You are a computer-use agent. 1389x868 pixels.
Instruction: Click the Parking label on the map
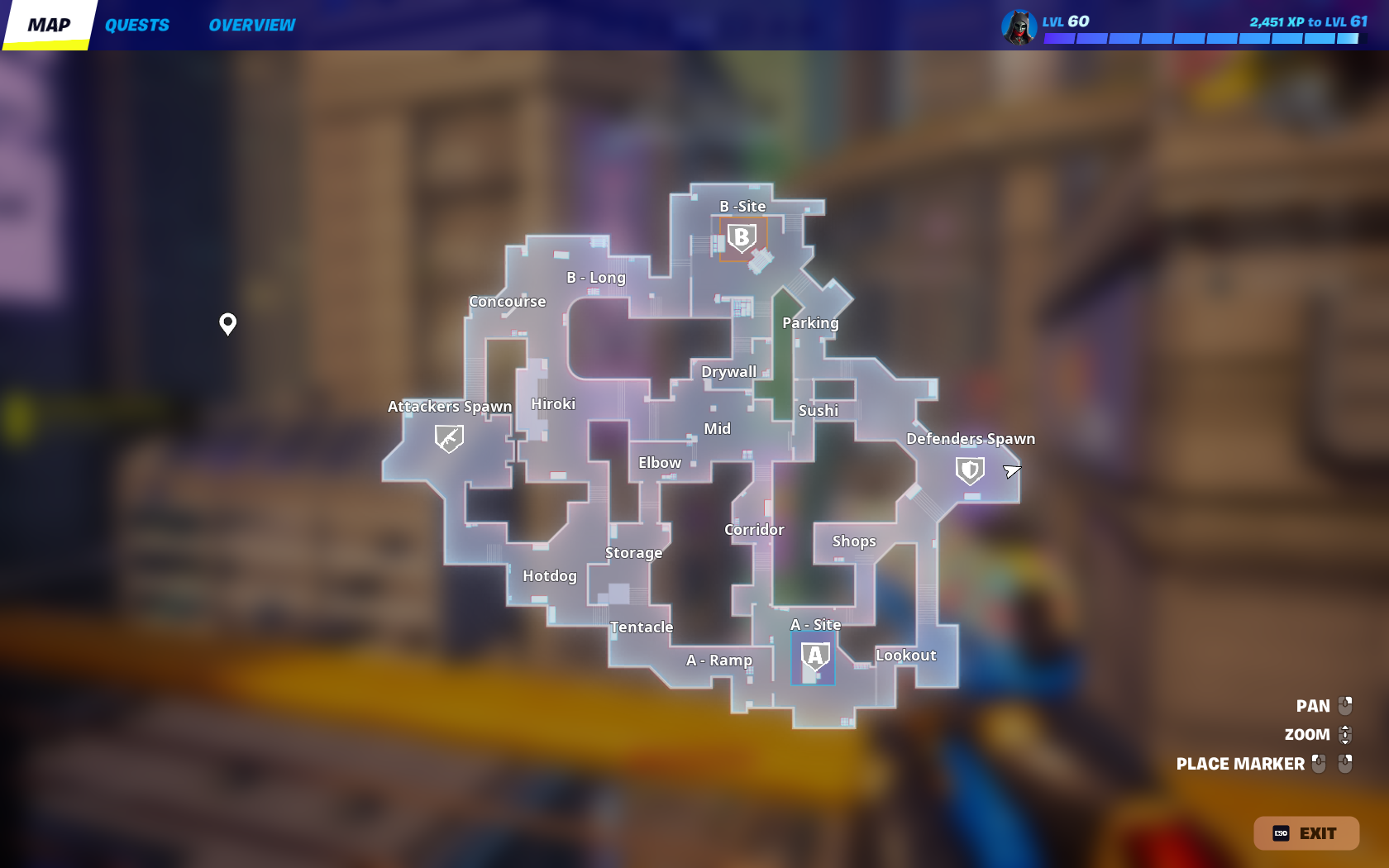coord(810,323)
